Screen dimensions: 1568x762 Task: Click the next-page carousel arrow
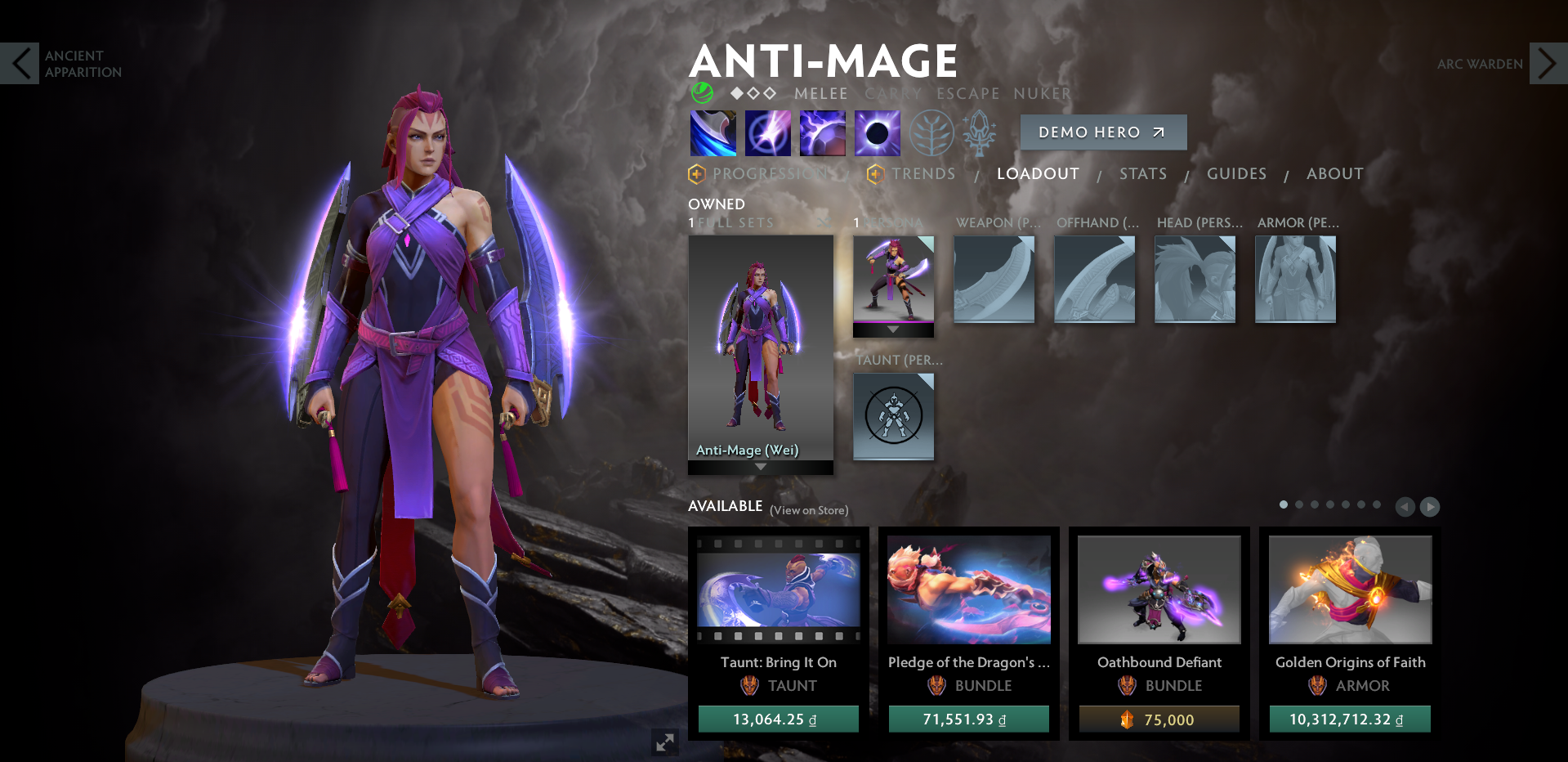(1430, 507)
